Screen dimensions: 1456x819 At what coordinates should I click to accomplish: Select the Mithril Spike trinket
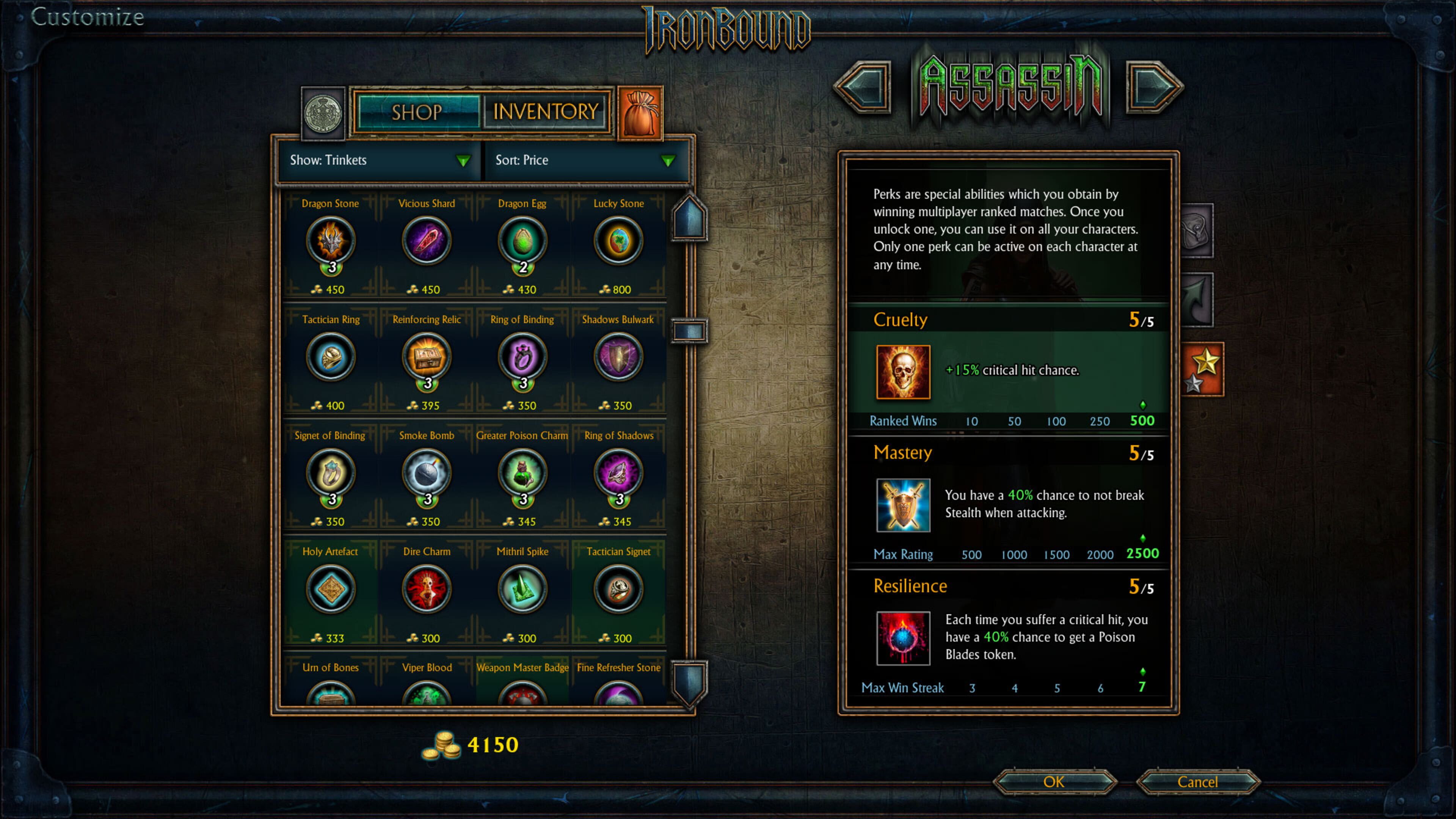(x=522, y=589)
